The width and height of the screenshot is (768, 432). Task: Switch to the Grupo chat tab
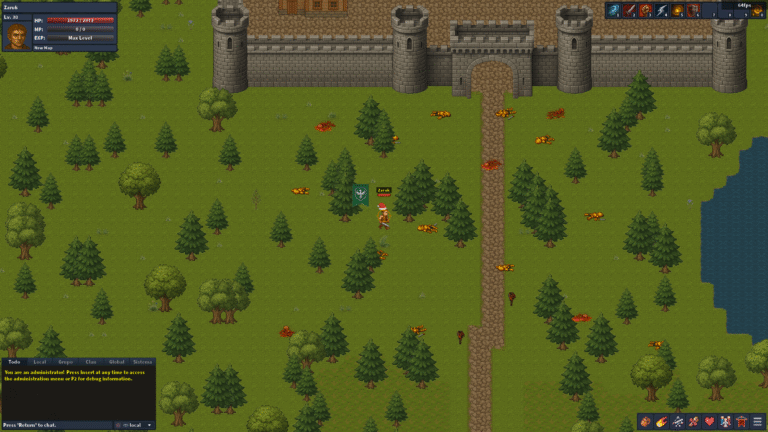tap(66, 361)
